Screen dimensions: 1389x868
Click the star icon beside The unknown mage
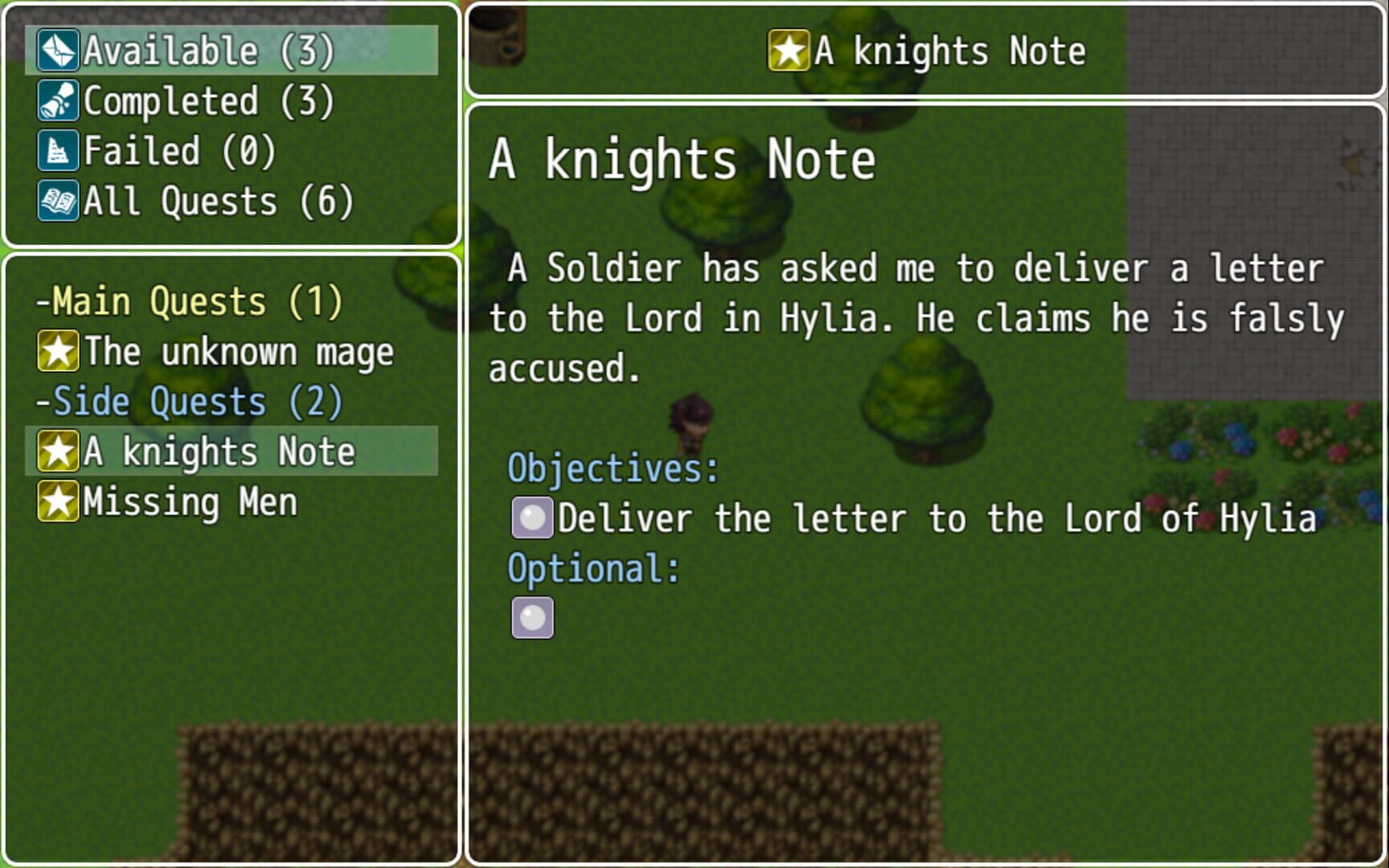(57, 351)
